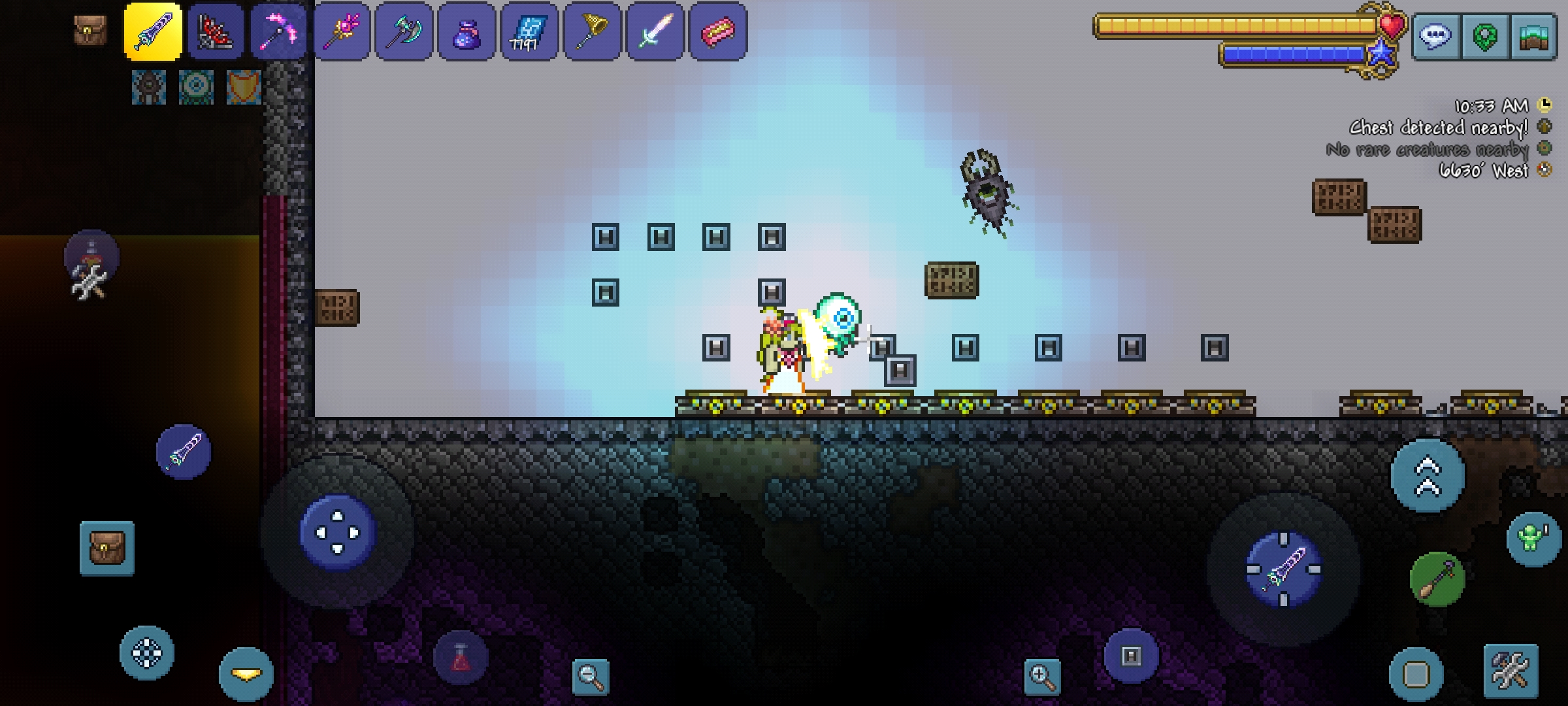Screen dimensions: 1568x706
Task: Tap the double-arrow jump button
Action: 1428,476
